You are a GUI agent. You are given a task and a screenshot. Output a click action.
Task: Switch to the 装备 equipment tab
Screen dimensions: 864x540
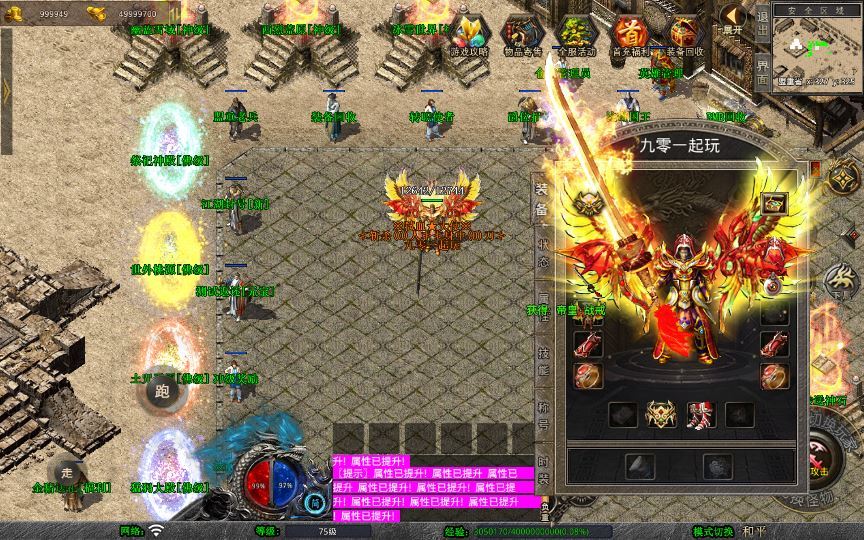click(541, 200)
